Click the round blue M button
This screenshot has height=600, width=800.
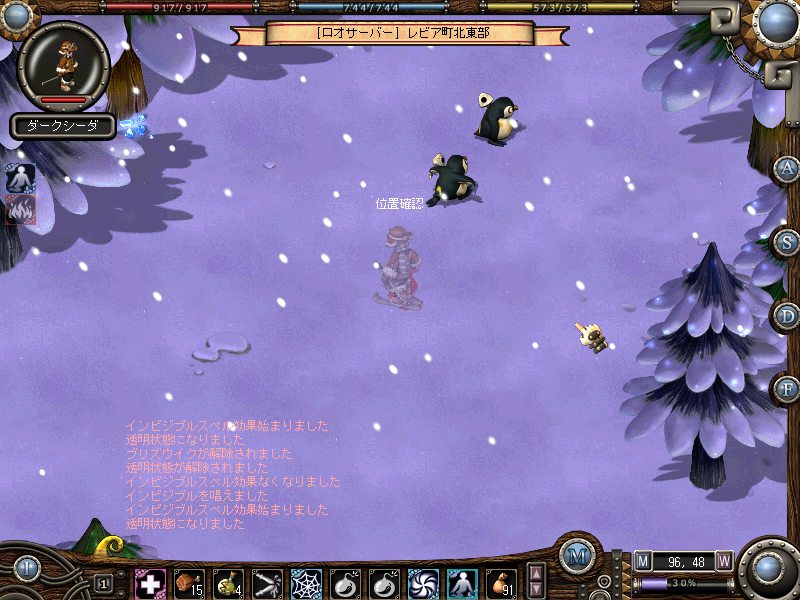coord(577,557)
